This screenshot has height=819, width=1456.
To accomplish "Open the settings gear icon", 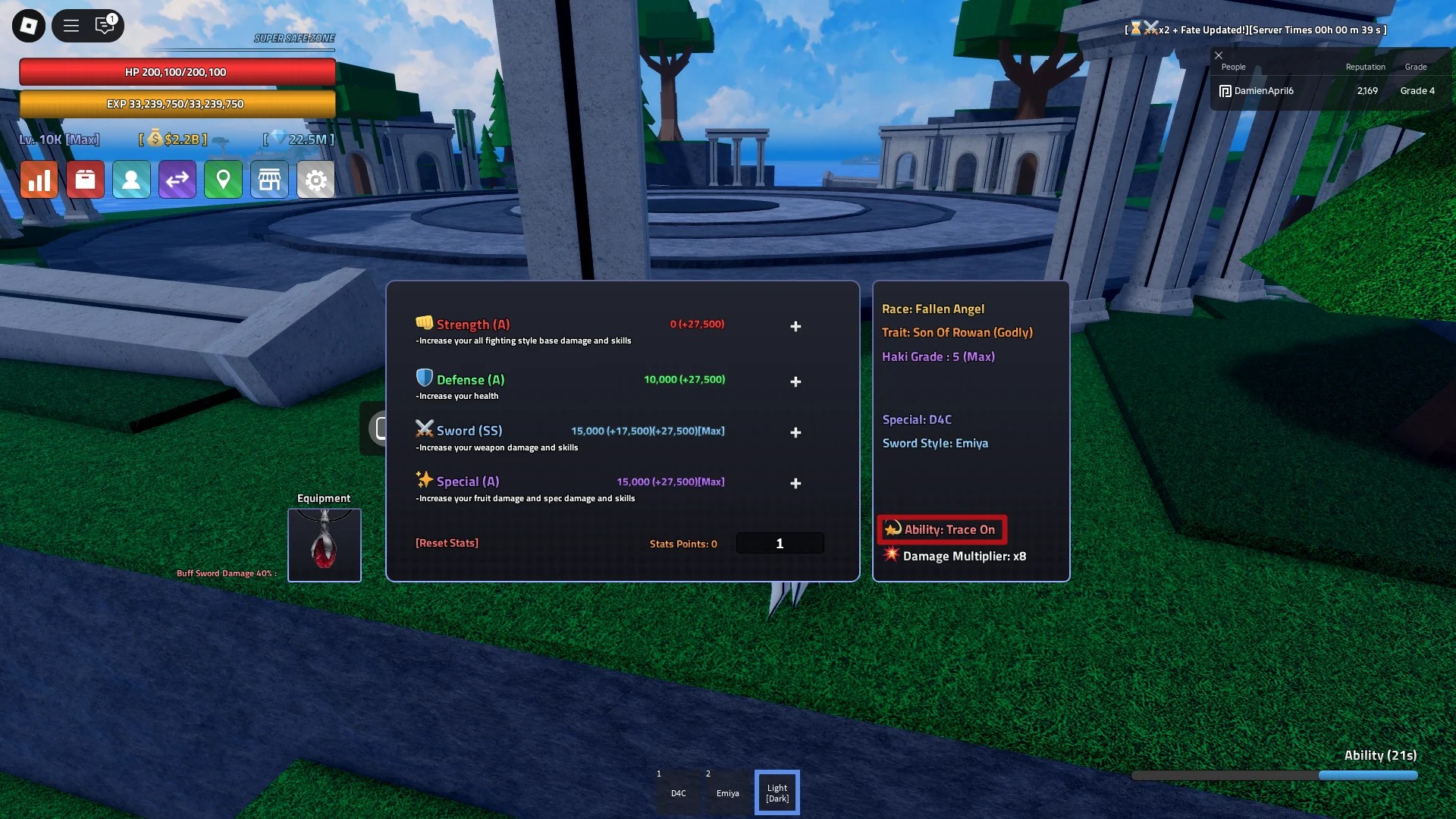I will click(316, 180).
